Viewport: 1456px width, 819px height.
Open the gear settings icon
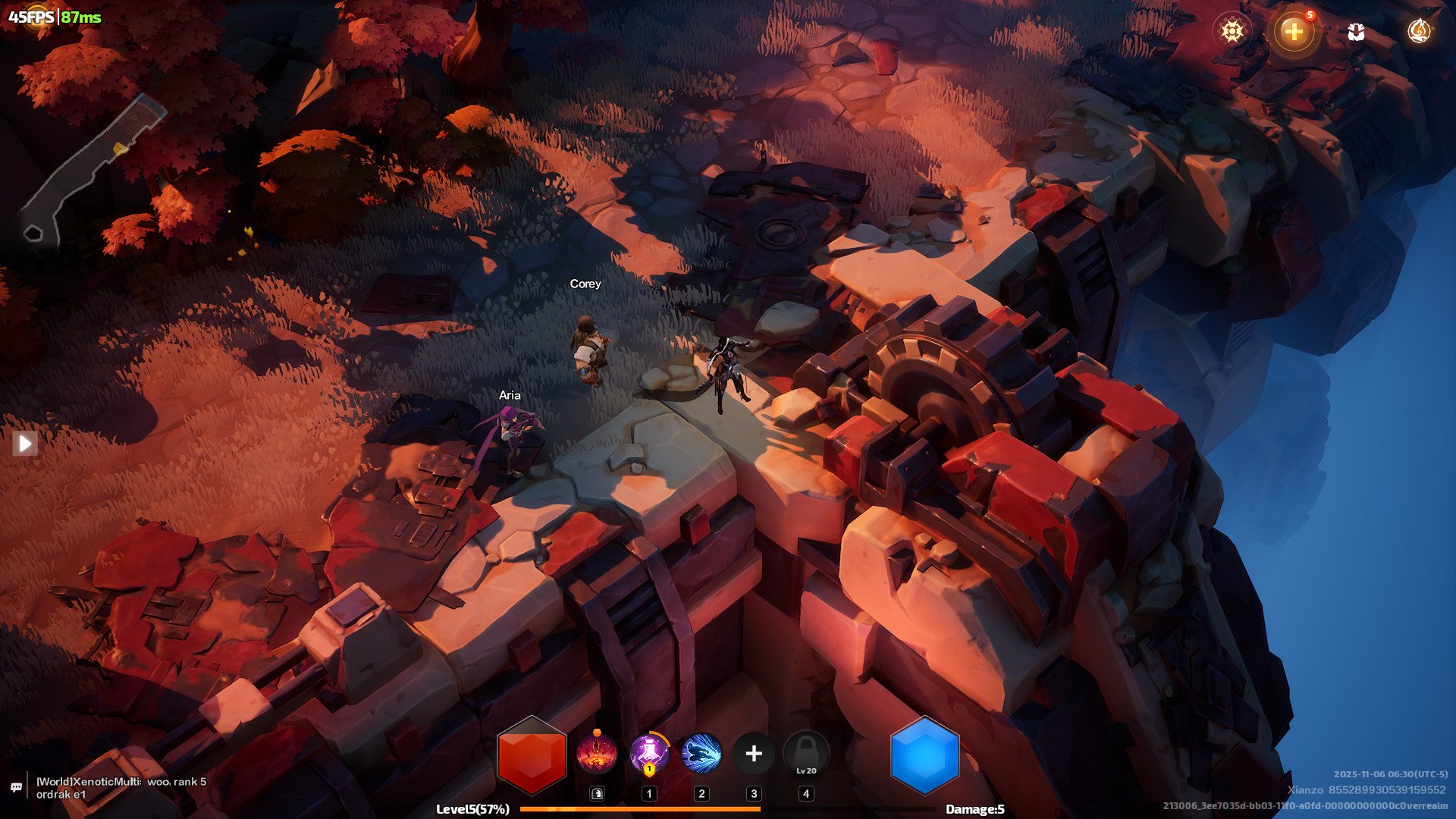(1232, 31)
